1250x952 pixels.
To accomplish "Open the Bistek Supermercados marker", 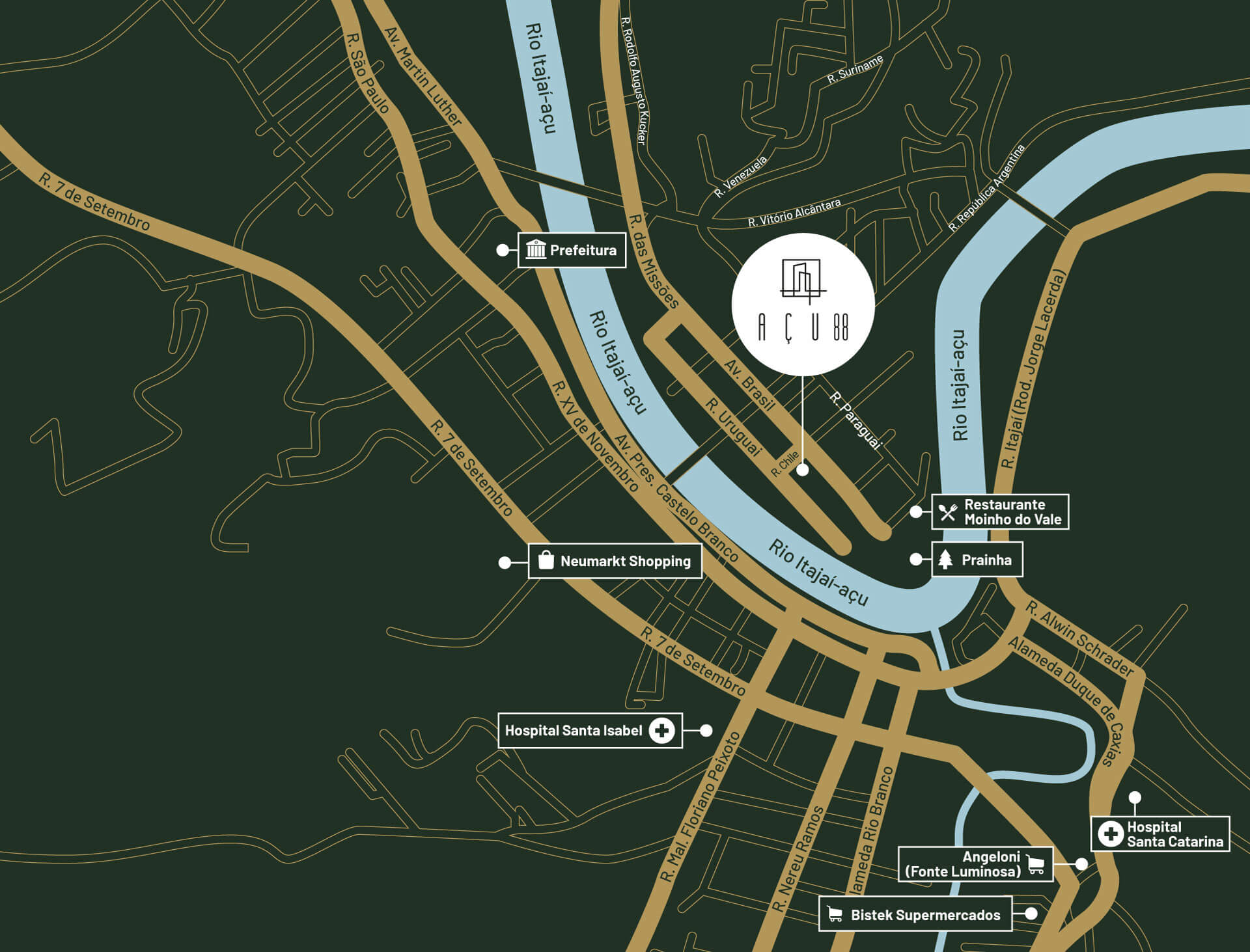I will coord(915,914).
